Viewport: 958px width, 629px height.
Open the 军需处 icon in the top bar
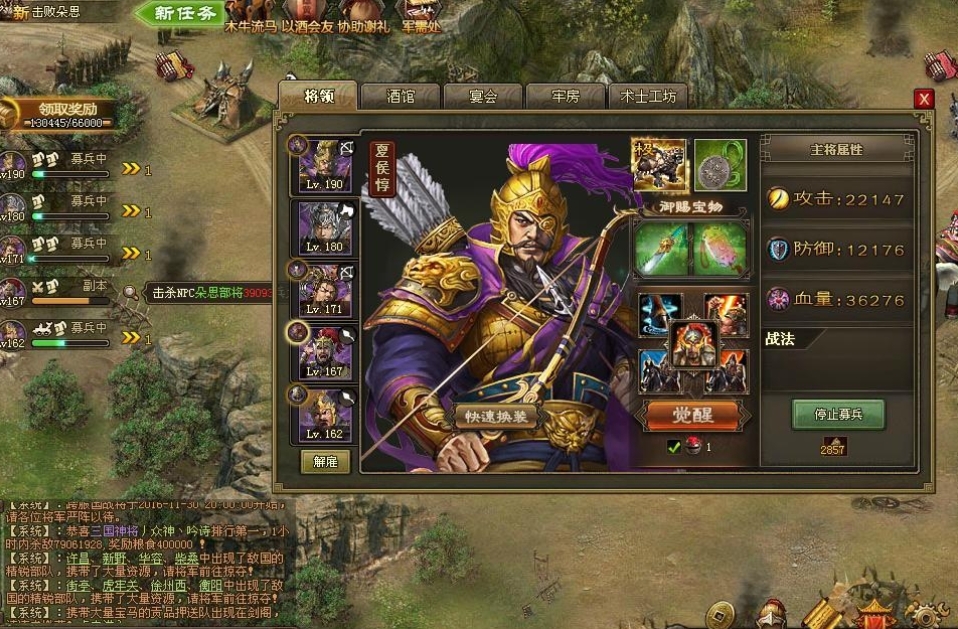click(x=420, y=17)
